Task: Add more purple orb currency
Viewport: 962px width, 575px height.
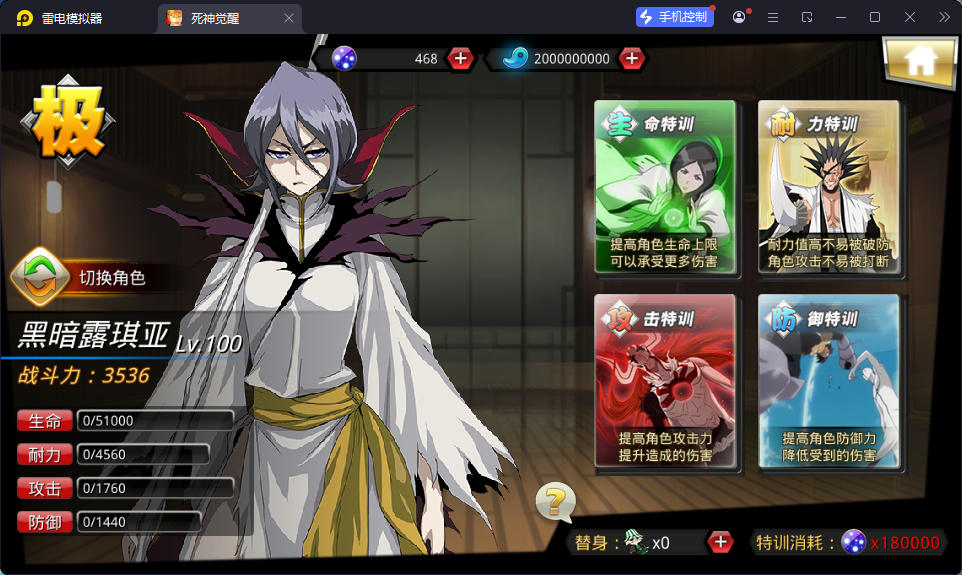Action: [x=460, y=58]
